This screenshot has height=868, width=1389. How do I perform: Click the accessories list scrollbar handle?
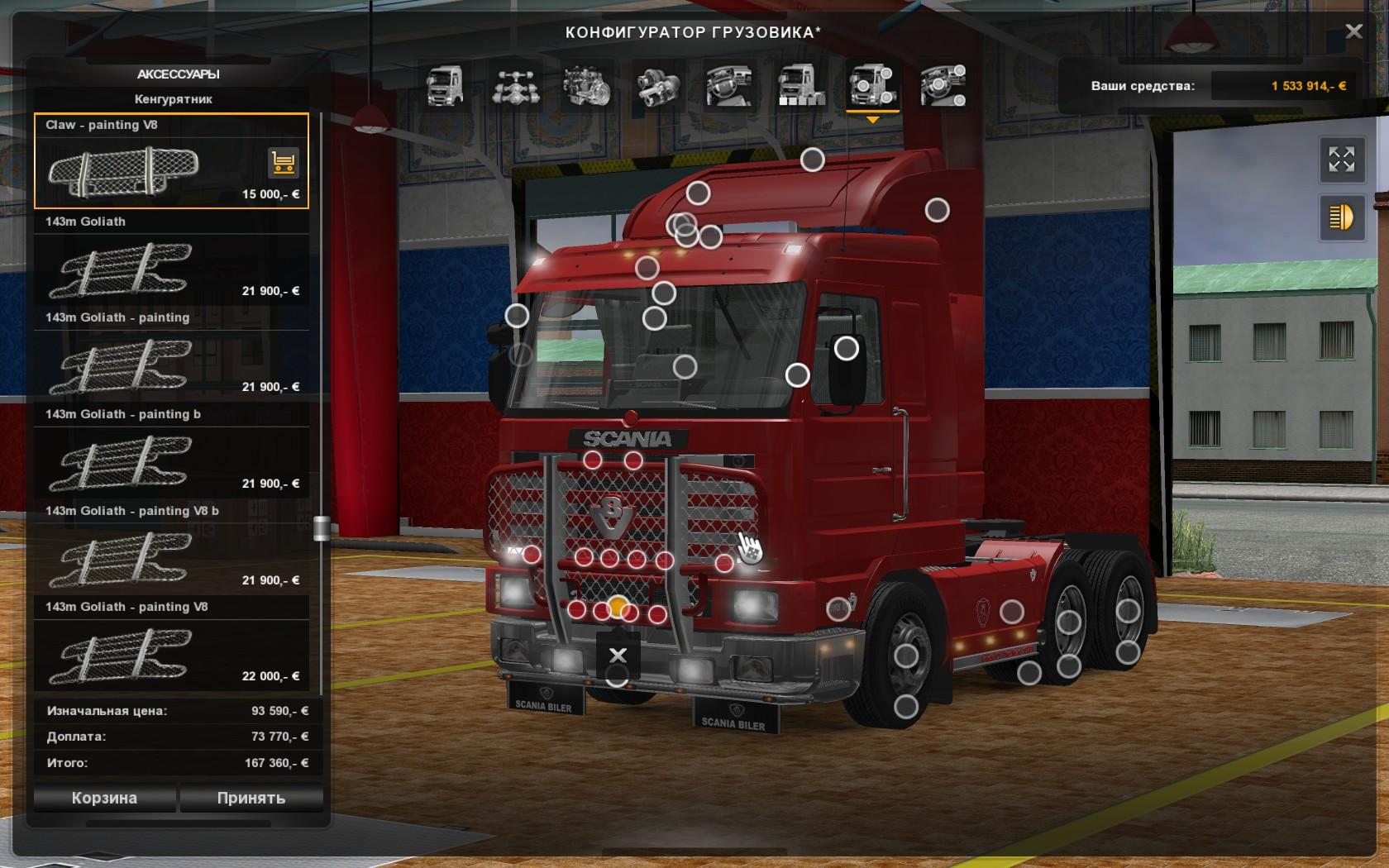point(322,528)
